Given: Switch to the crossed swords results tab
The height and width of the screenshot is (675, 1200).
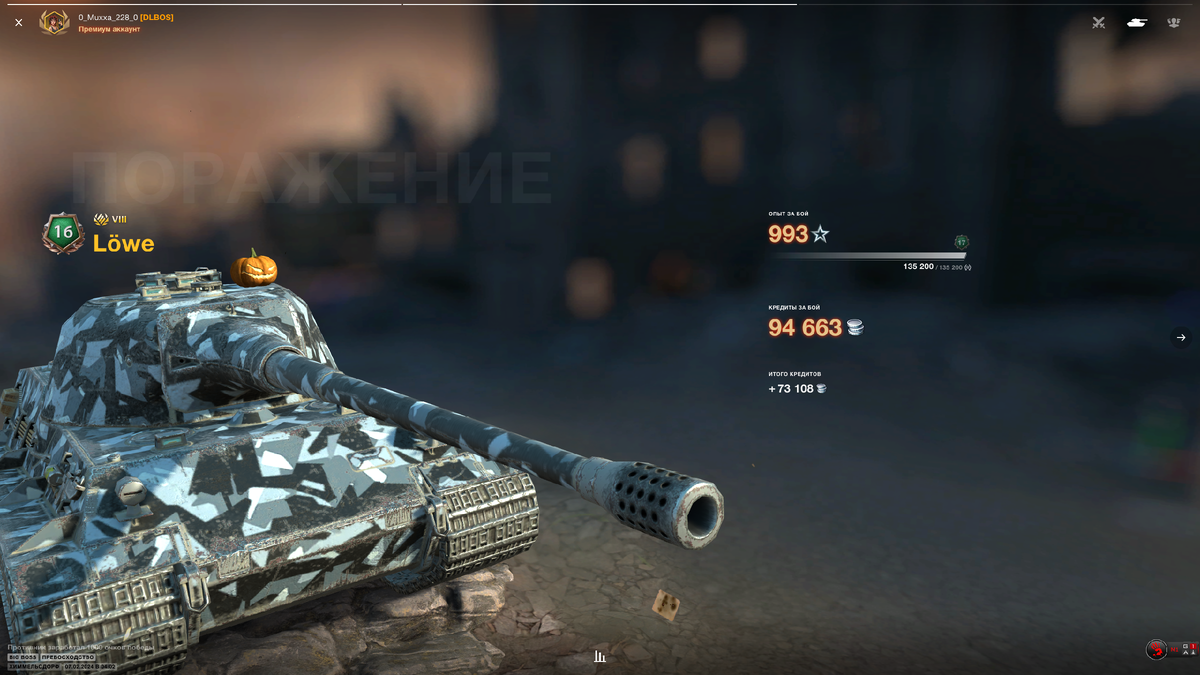Looking at the screenshot, I should coord(1099,22).
